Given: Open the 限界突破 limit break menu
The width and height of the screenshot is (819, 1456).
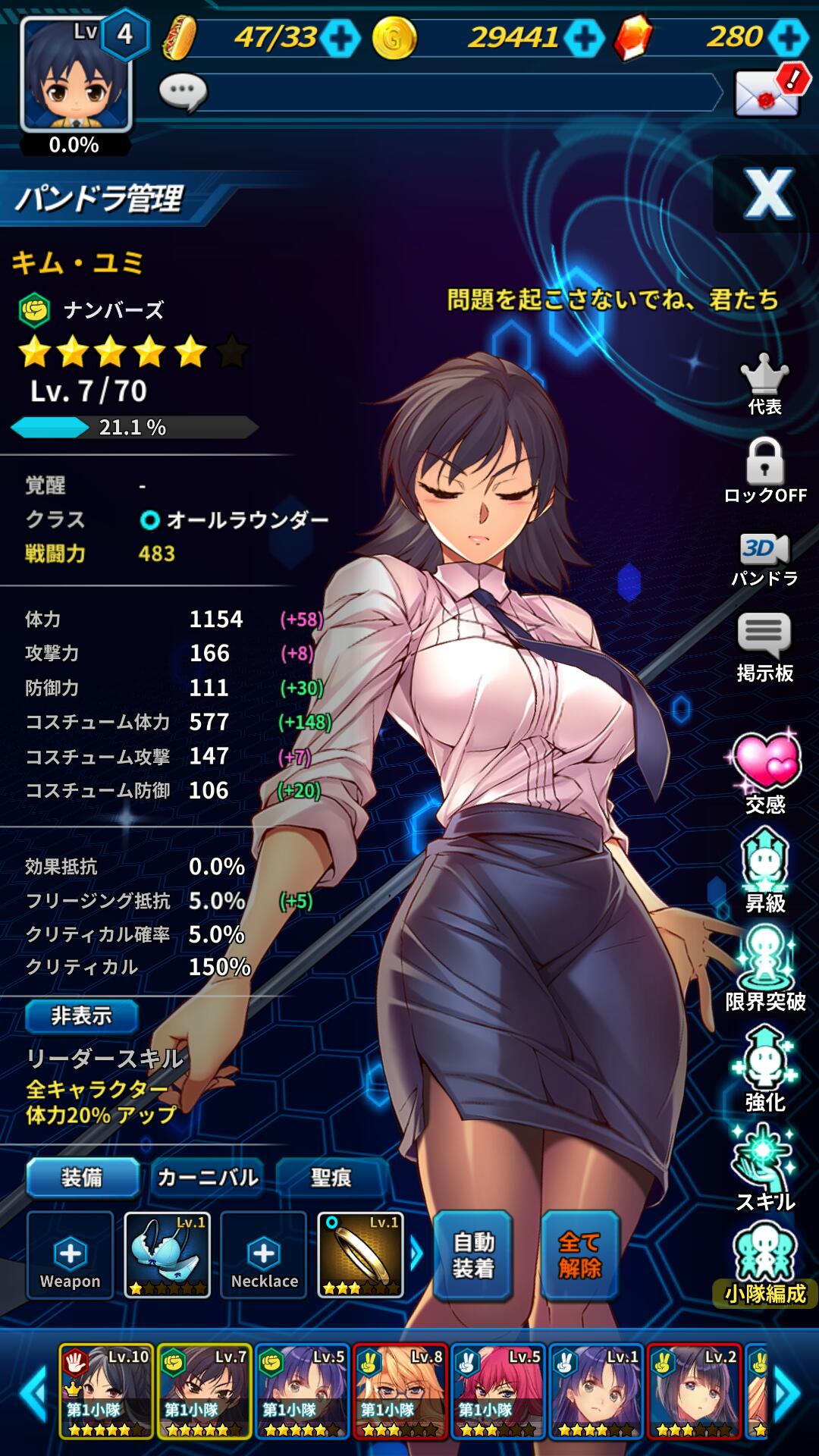Looking at the screenshot, I should 764,968.
